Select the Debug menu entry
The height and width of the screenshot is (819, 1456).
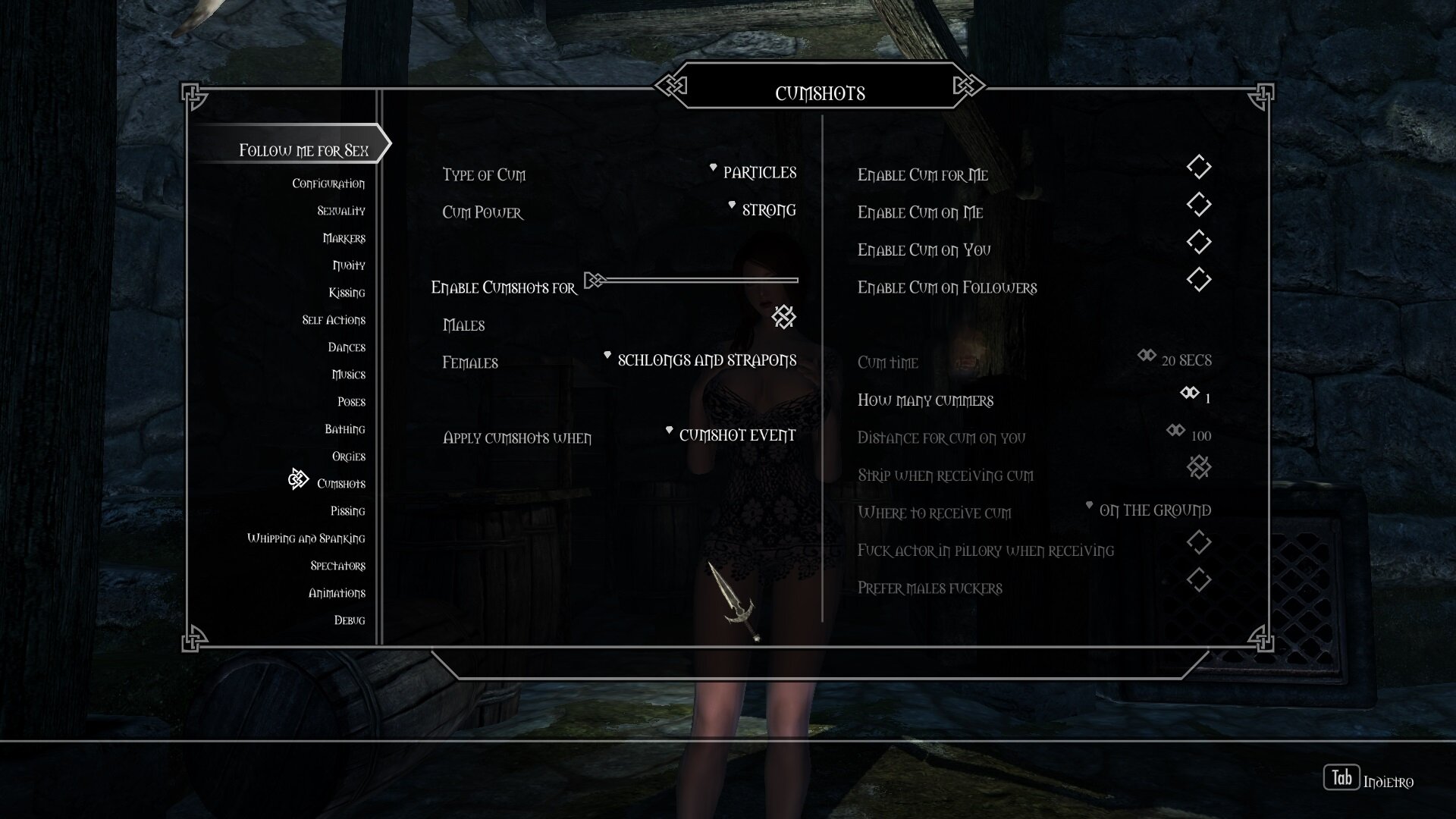(x=350, y=620)
